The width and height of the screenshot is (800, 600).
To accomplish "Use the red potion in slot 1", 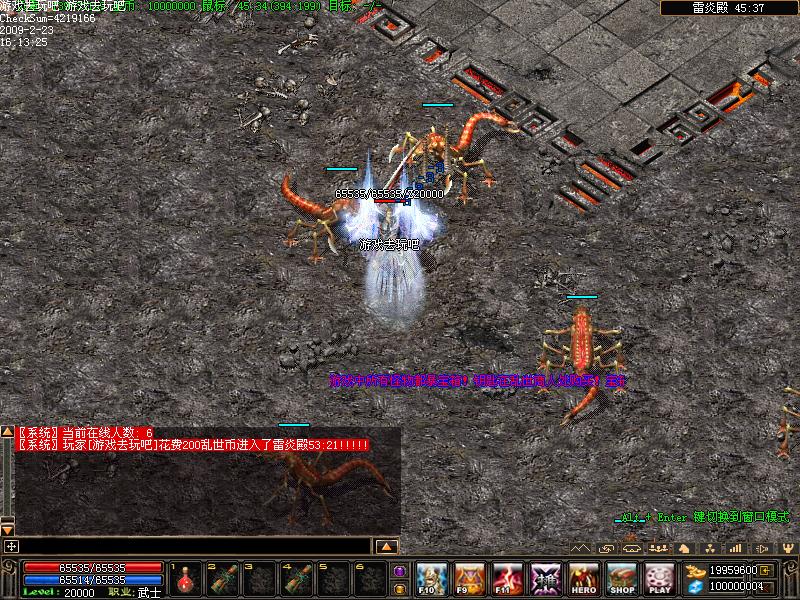I will 185,578.
